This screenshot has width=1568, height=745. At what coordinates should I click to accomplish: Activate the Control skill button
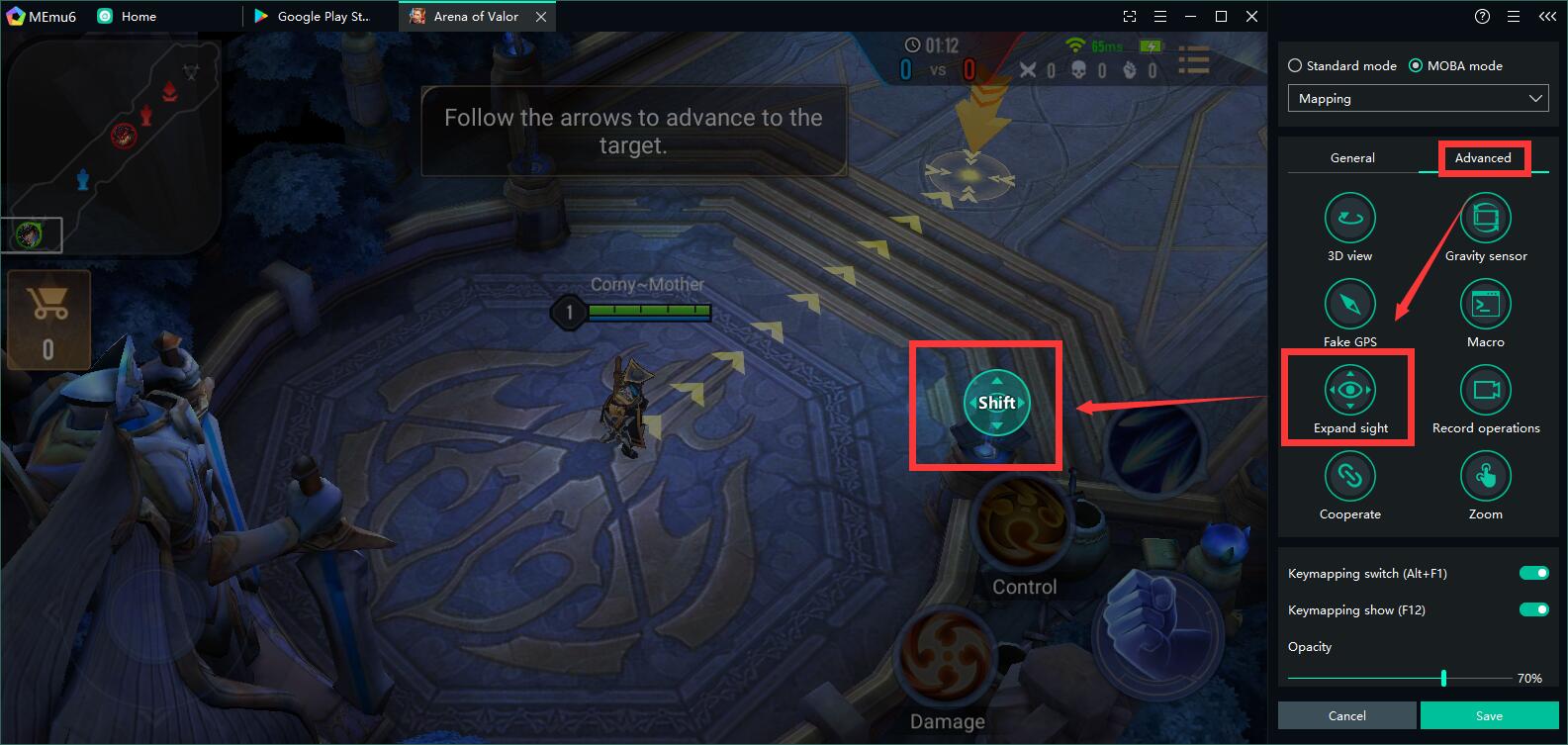click(1024, 522)
